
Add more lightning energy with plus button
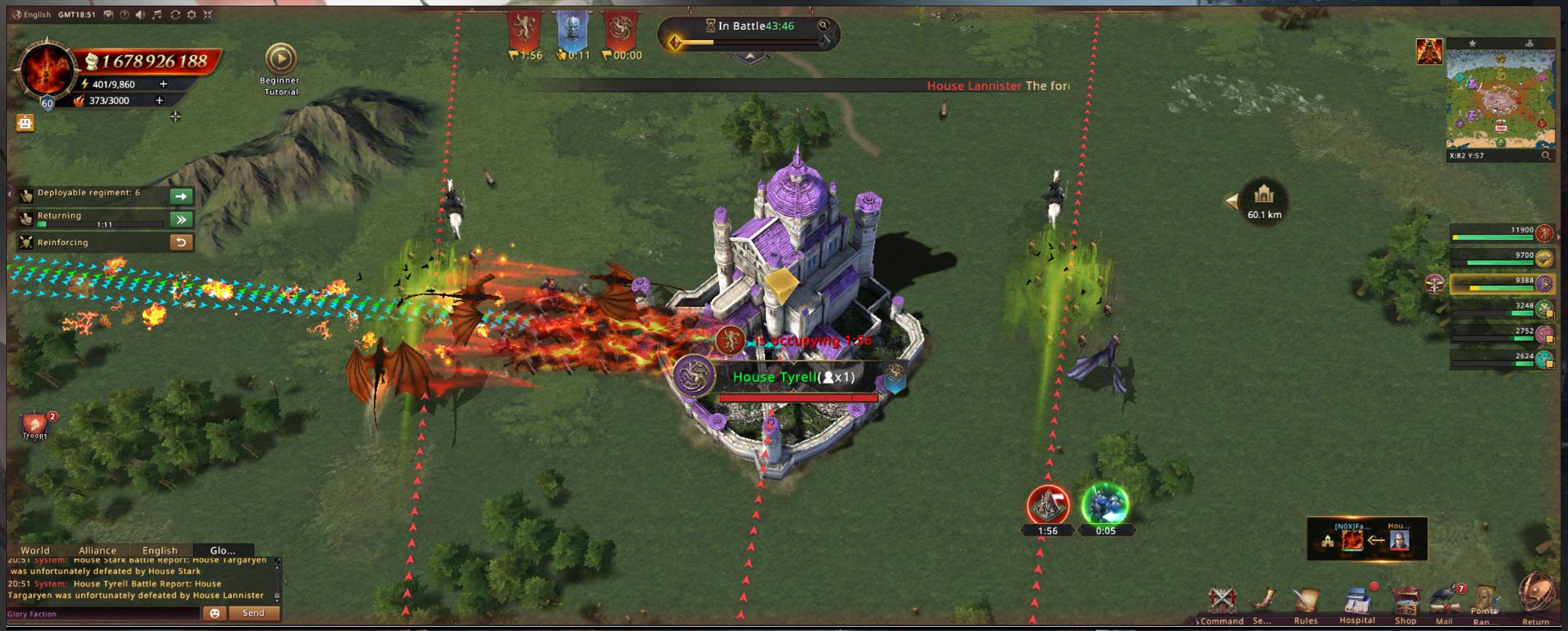(164, 84)
